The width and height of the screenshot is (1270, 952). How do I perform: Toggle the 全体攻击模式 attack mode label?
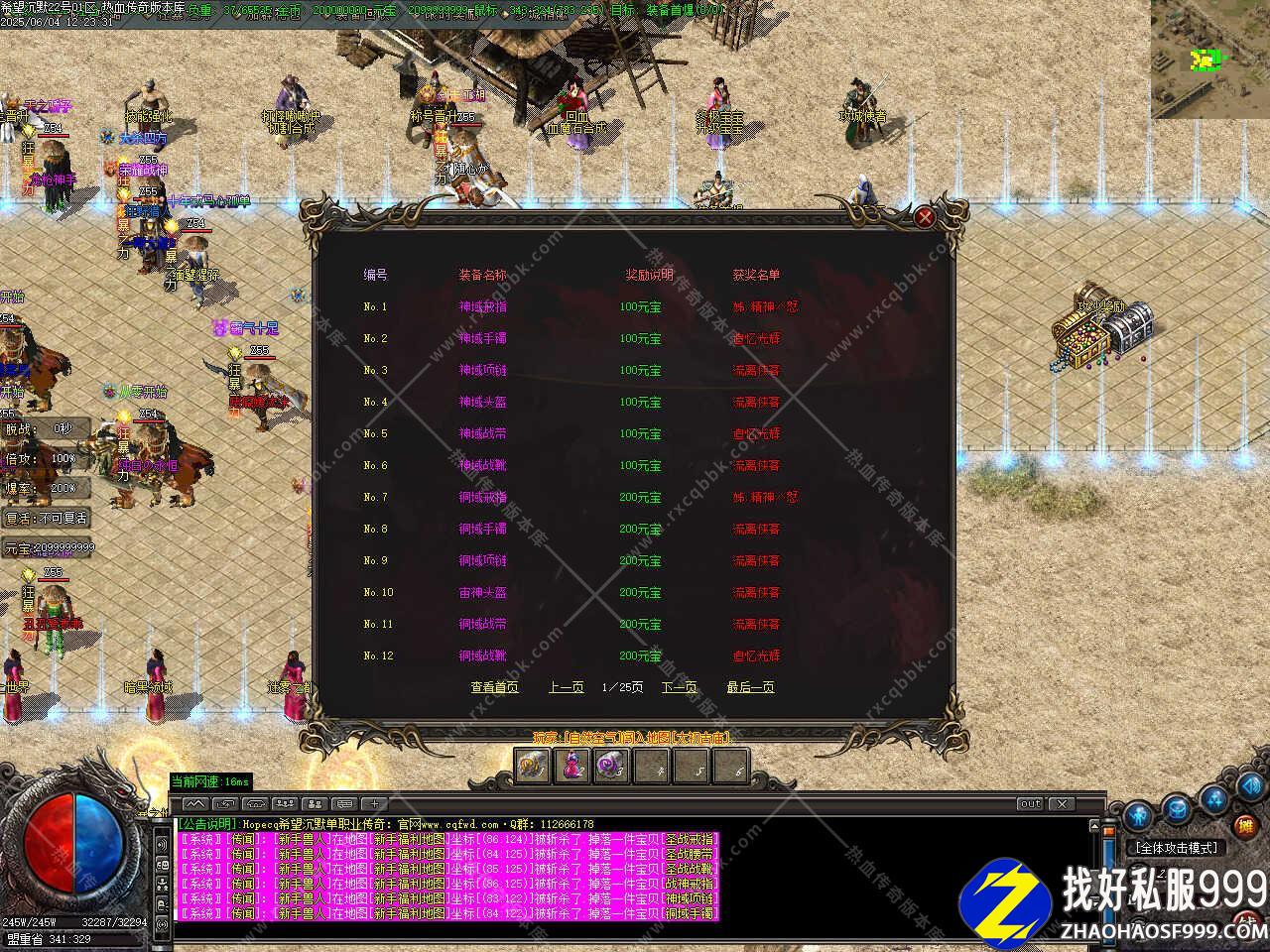(1177, 848)
